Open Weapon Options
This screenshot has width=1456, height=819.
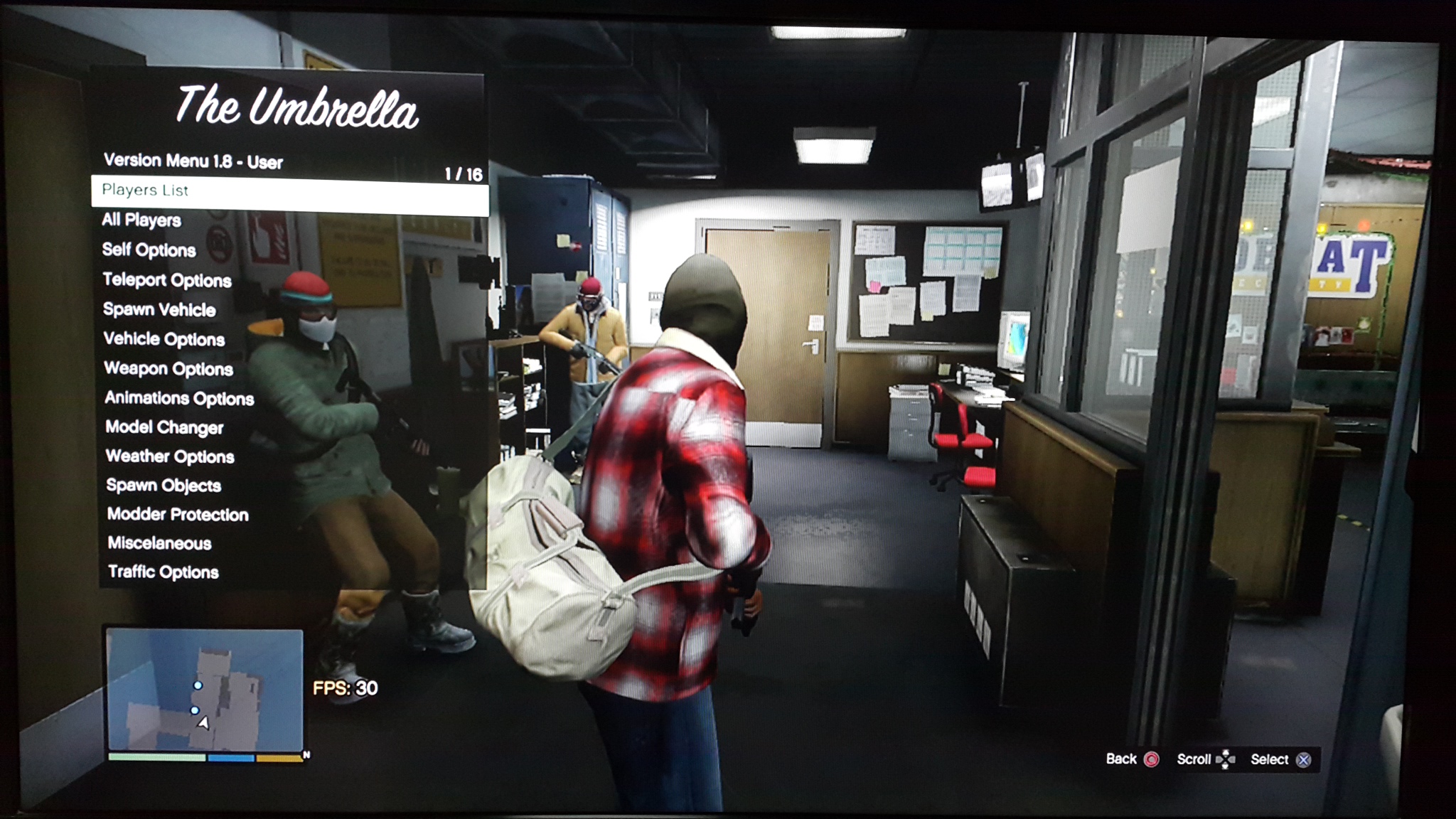pyautogui.click(x=168, y=369)
